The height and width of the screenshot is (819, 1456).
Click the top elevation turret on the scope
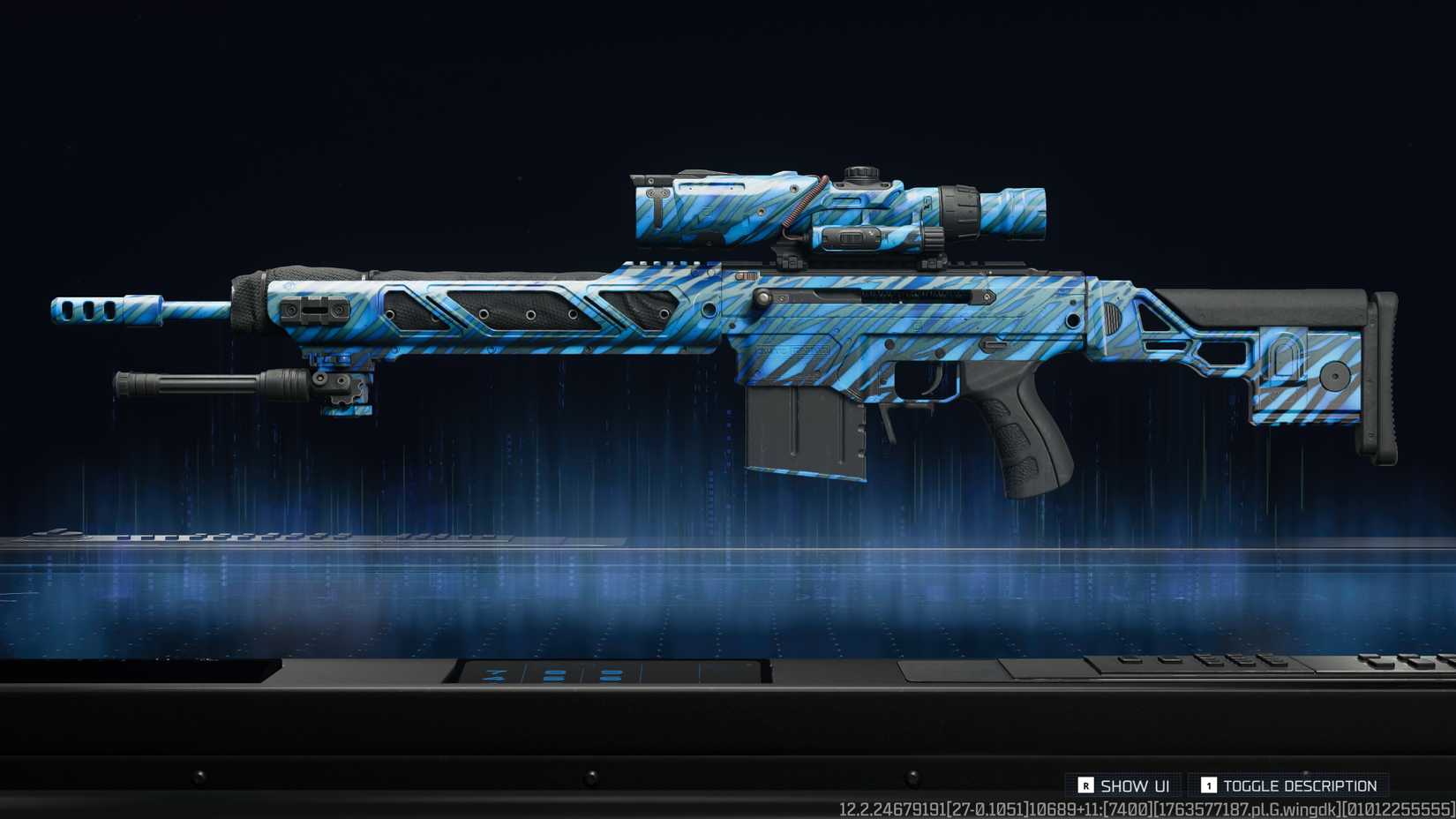[x=860, y=169]
